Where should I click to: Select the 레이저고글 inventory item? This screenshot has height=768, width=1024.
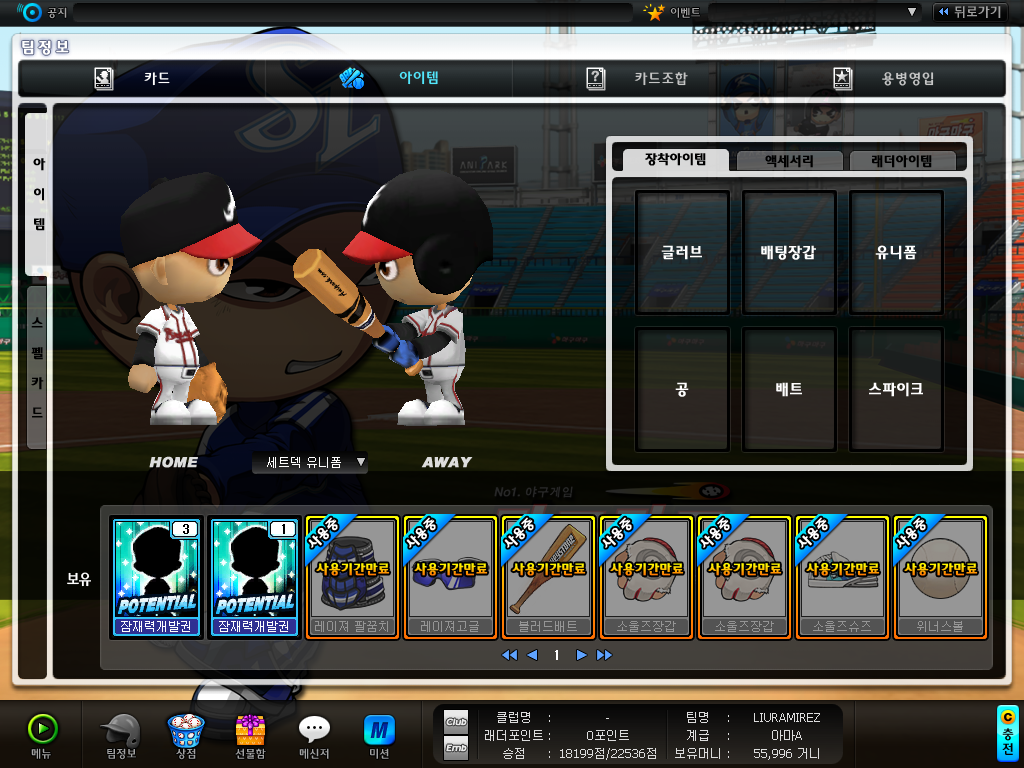(x=449, y=578)
